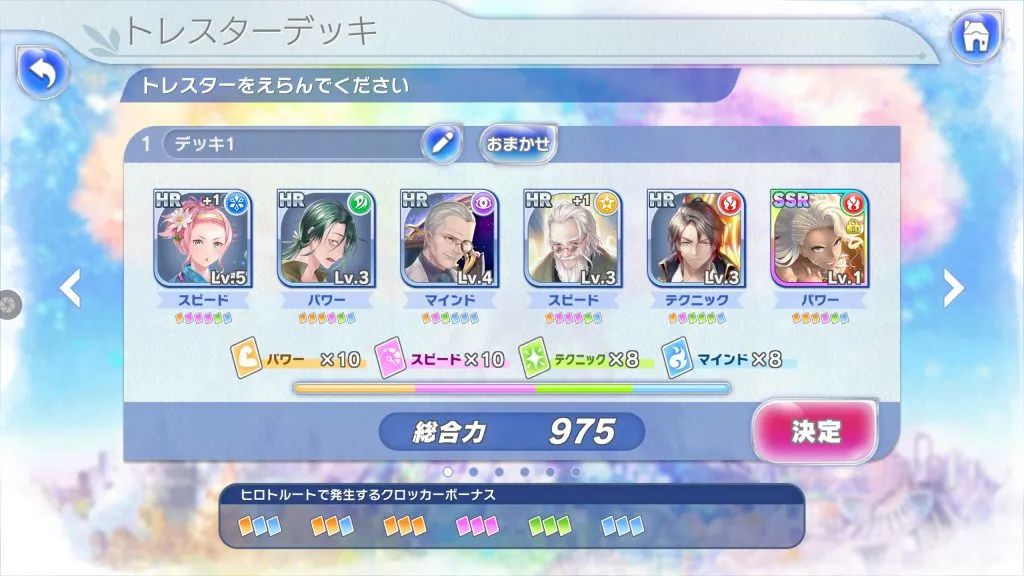Open the home screen via house icon
Screen dimensions: 1024x576
(976, 38)
